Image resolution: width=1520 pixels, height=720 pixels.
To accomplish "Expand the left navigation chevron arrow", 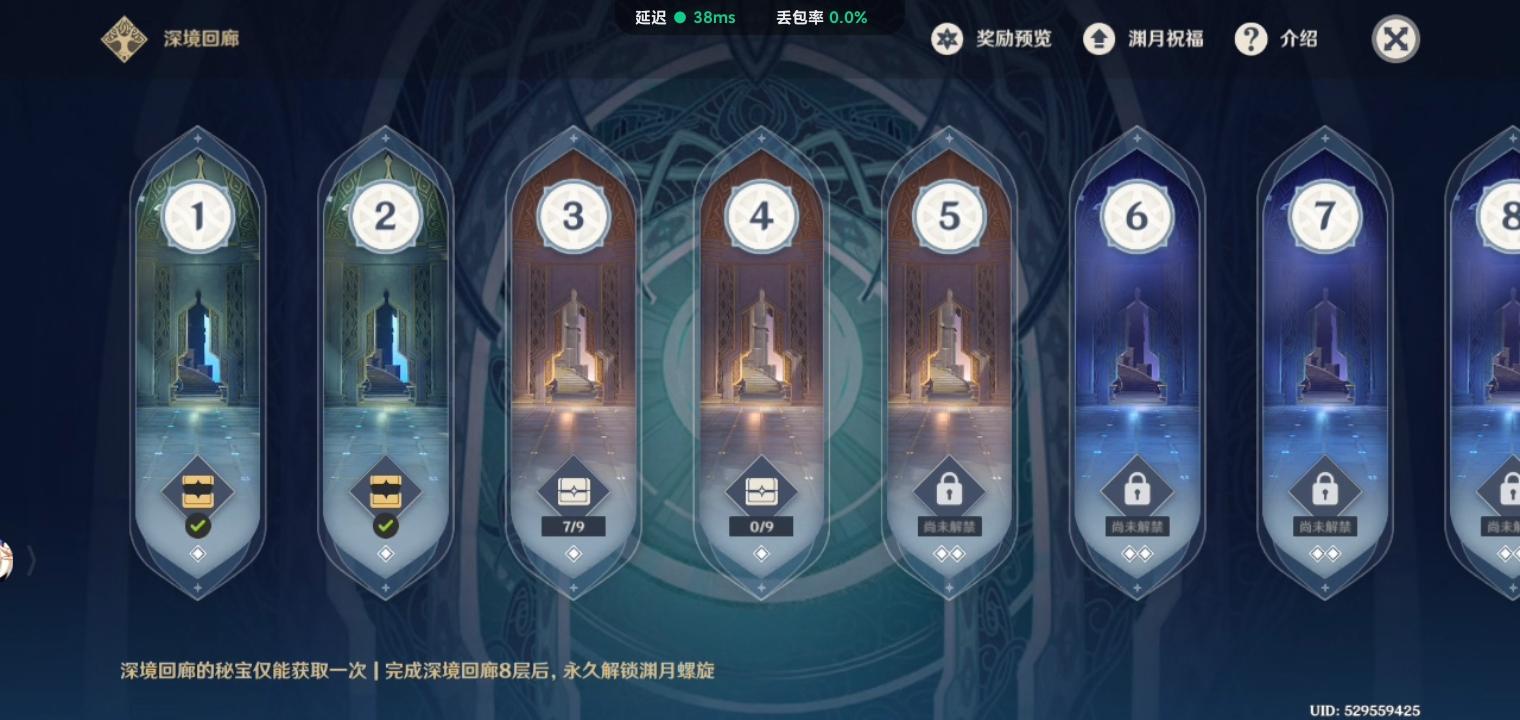I will tap(30, 562).
